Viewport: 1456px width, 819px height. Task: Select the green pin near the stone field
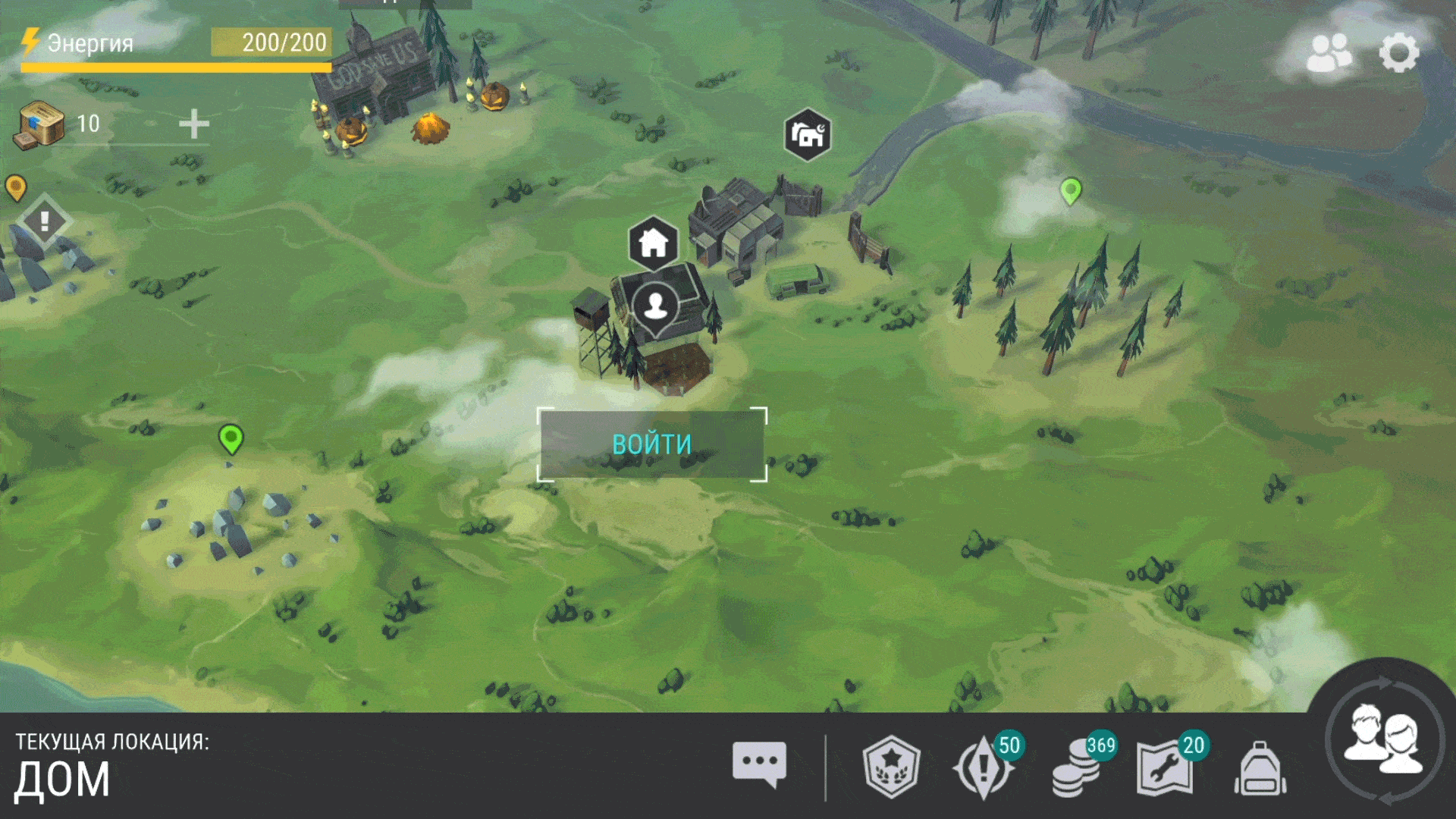point(231,438)
